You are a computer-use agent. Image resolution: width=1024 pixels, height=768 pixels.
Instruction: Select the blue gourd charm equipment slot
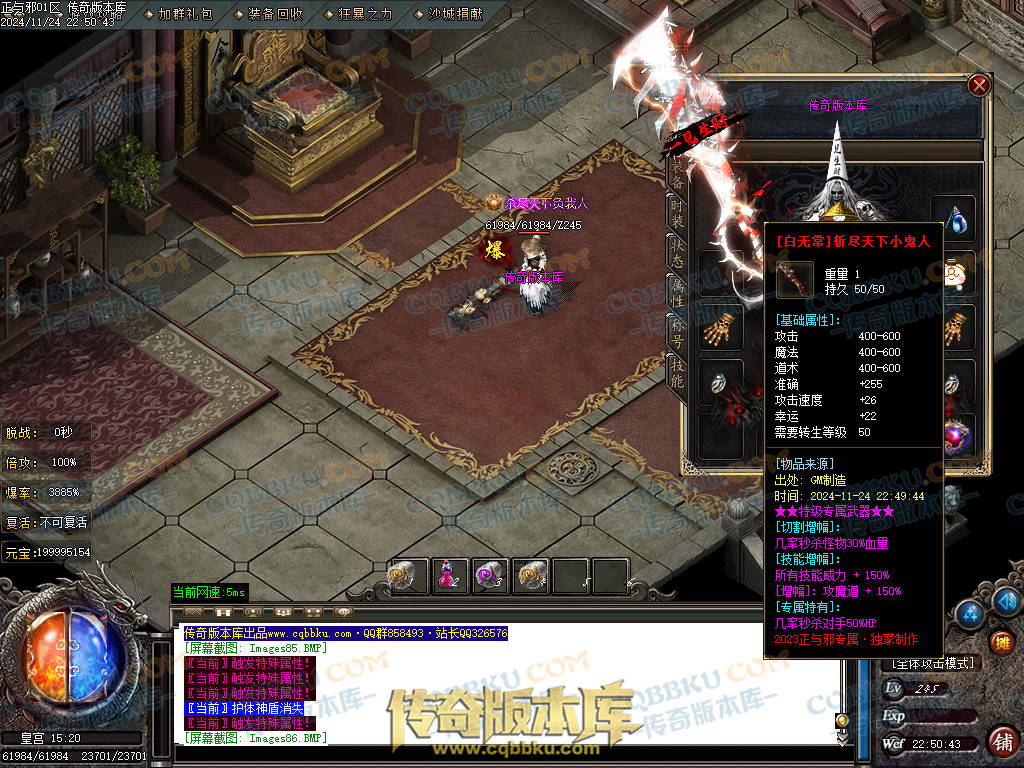pos(960,218)
